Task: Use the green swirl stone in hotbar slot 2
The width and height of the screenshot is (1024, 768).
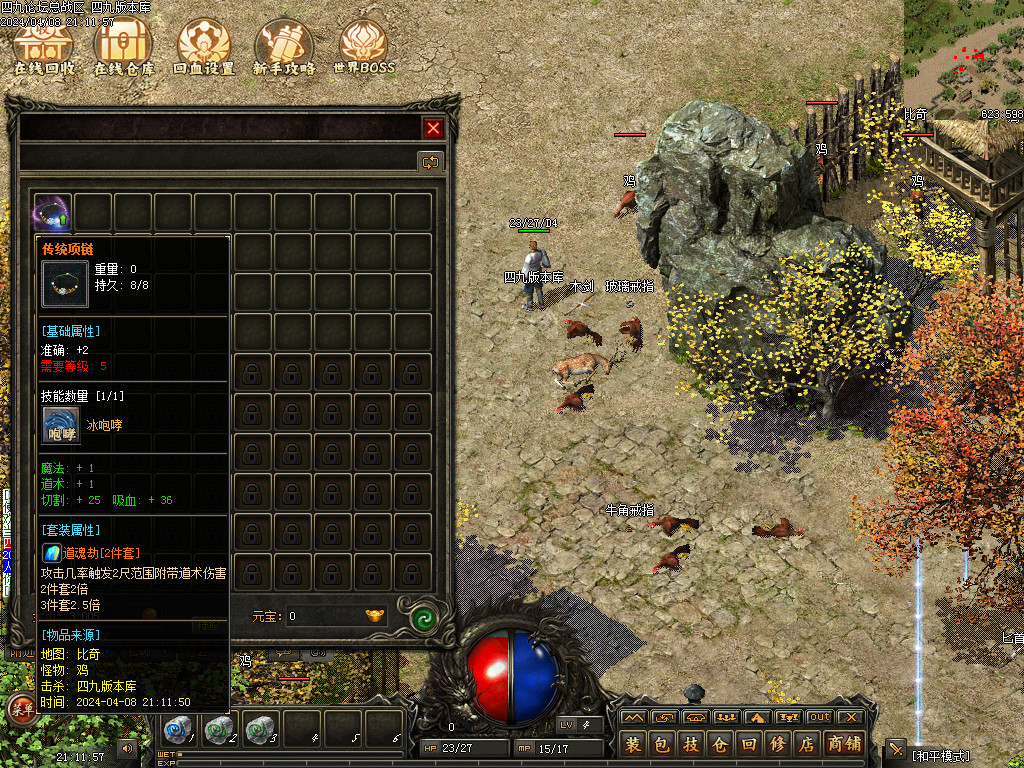Action: point(217,729)
